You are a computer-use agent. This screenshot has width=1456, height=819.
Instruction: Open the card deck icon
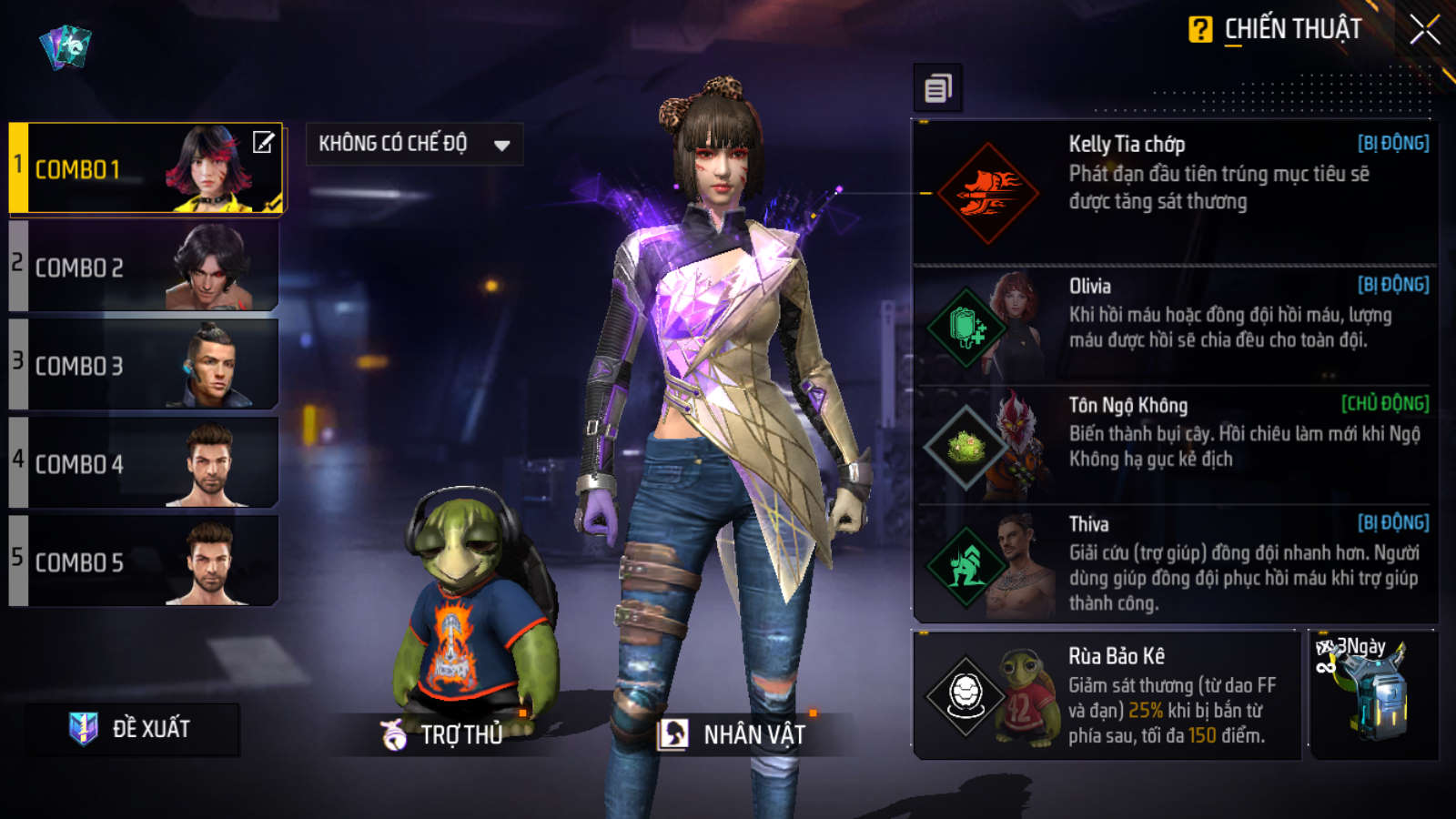(66, 45)
